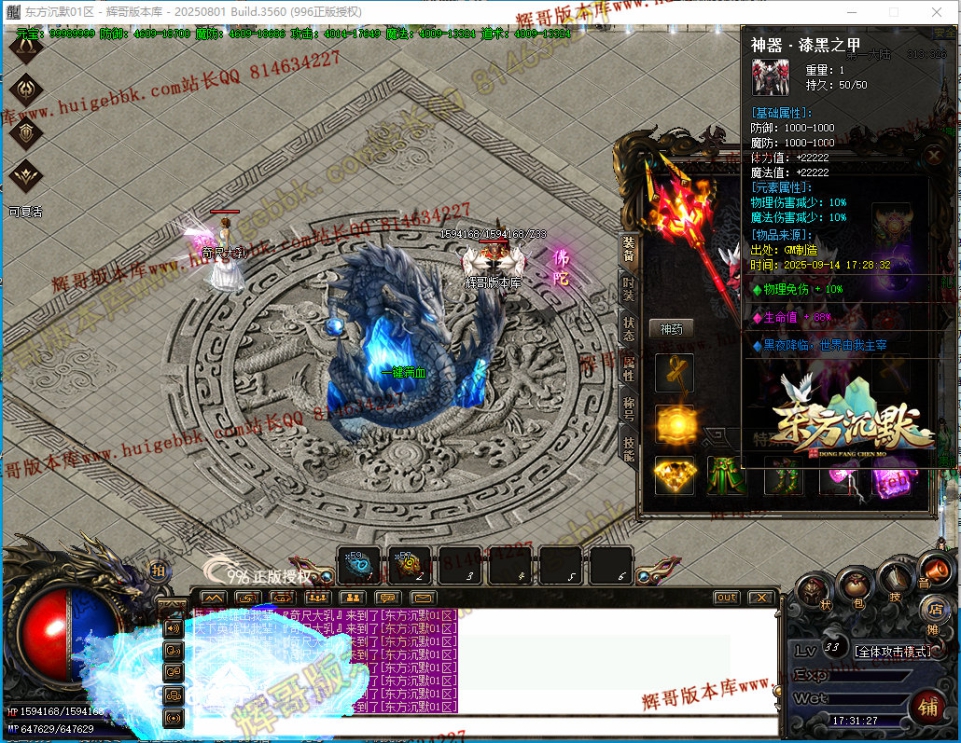Click the 拍 auction button
Image resolution: width=961 pixels, height=743 pixels.
coord(157,570)
